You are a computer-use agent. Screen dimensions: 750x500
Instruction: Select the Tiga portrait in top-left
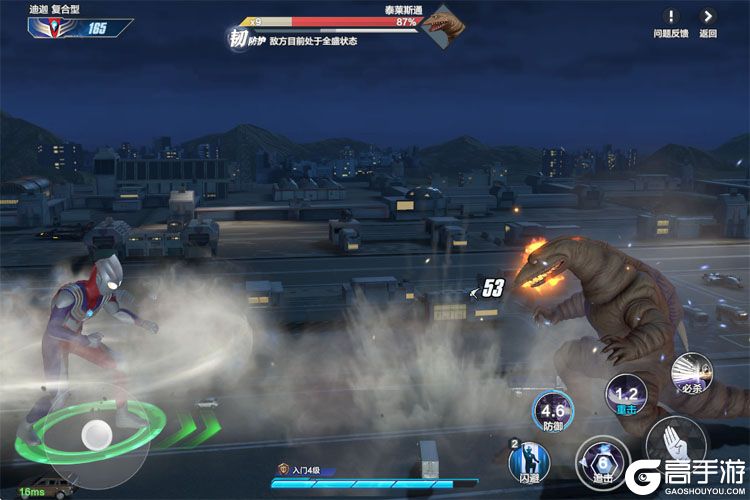click(48, 27)
